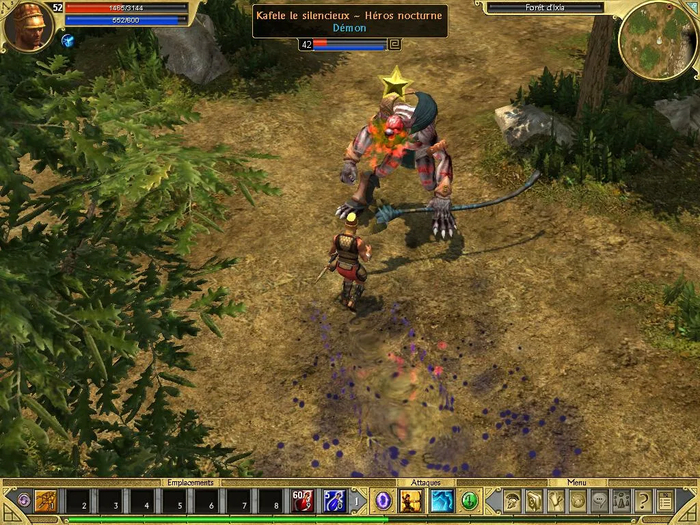Open the main menu list icon

(665, 500)
